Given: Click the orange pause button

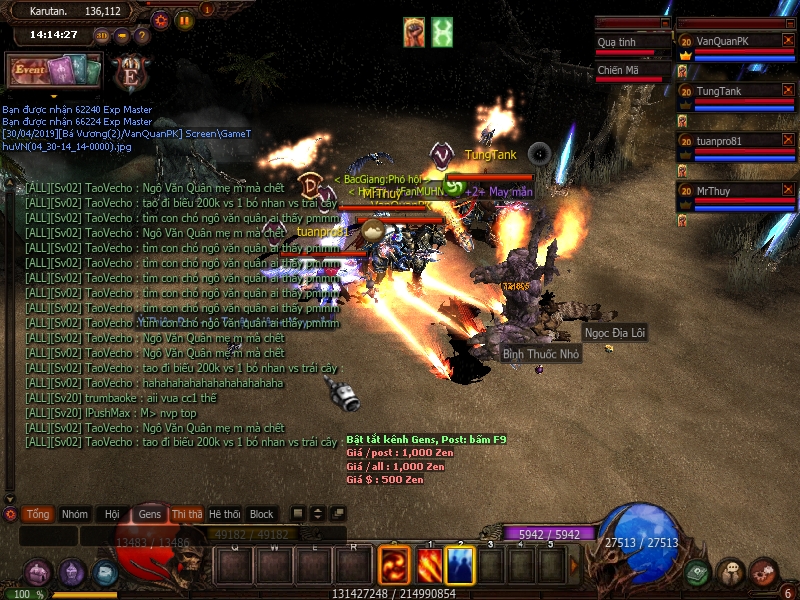Looking at the screenshot, I should tap(184, 20).
